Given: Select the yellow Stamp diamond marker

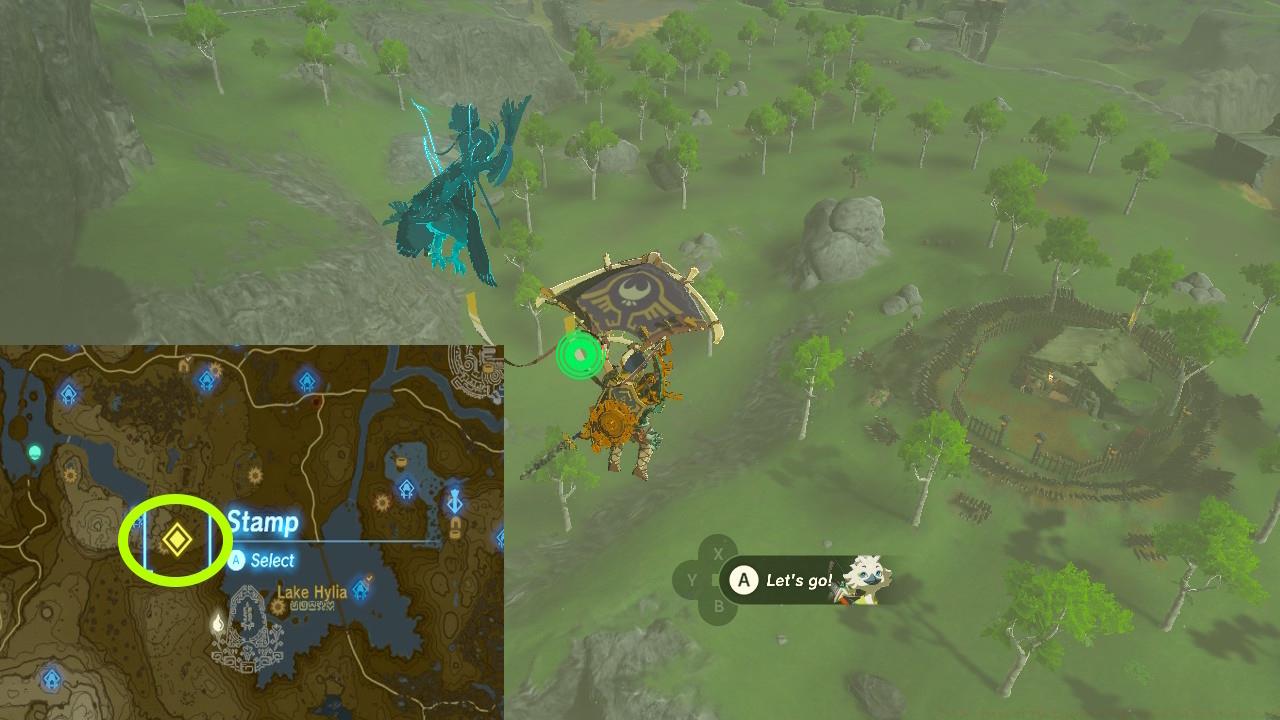Looking at the screenshot, I should pyautogui.click(x=178, y=536).
